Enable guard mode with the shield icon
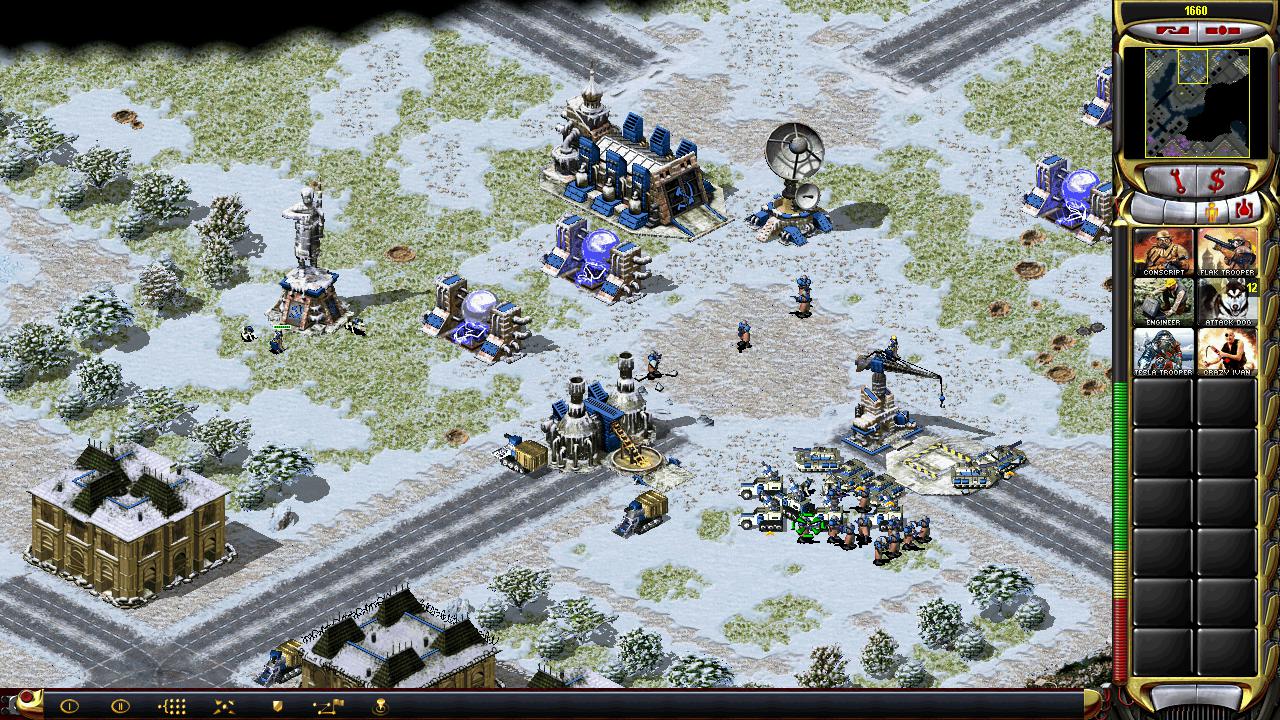 coord(277,706)
